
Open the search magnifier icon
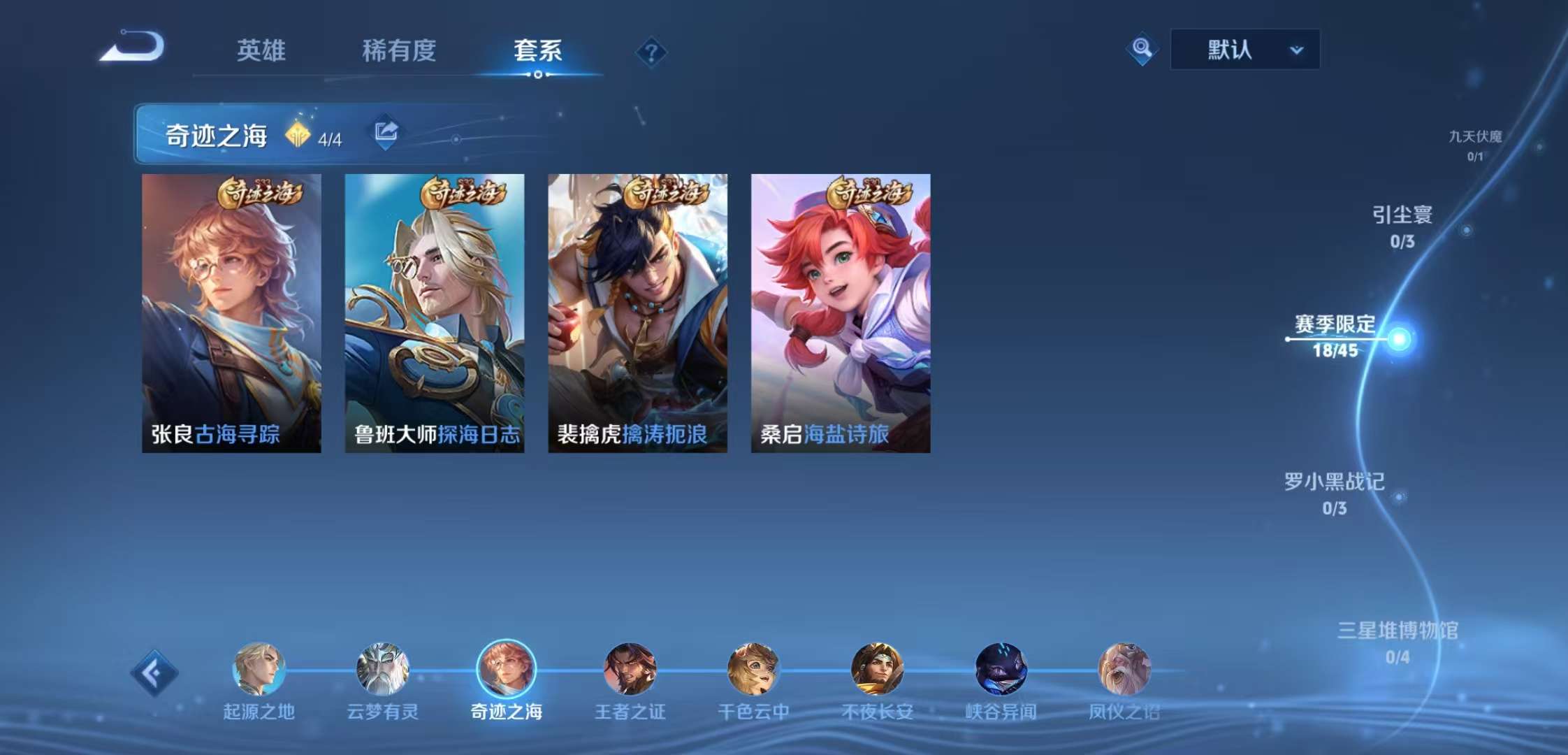coord(1145,49)
